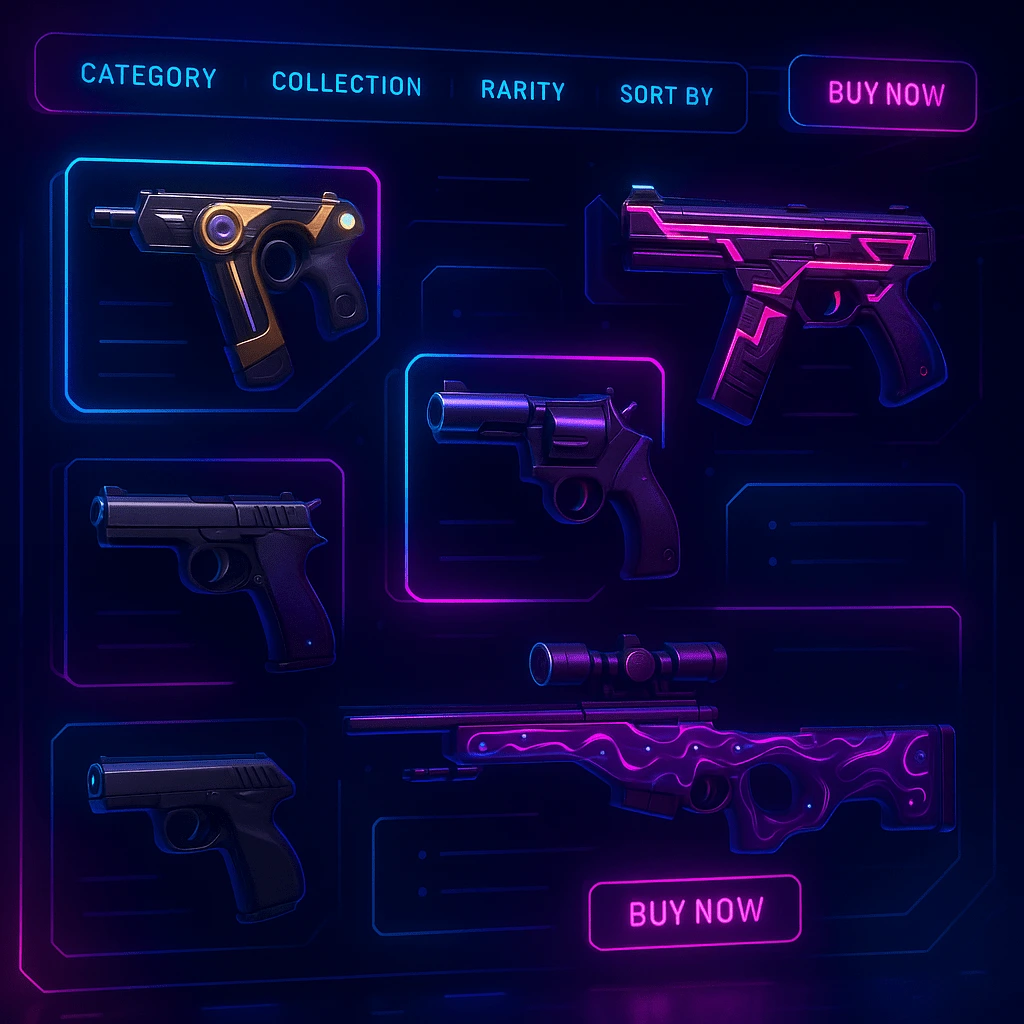
Task: Open the Collection filter
Action: [x=346, y=85]
